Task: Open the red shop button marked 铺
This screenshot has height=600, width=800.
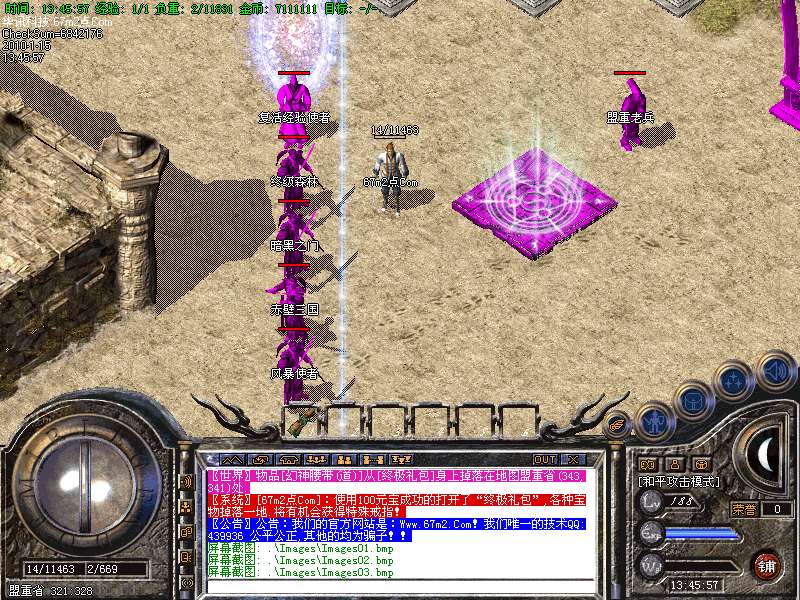Action: pyautogui.click(x=765, y=564)
